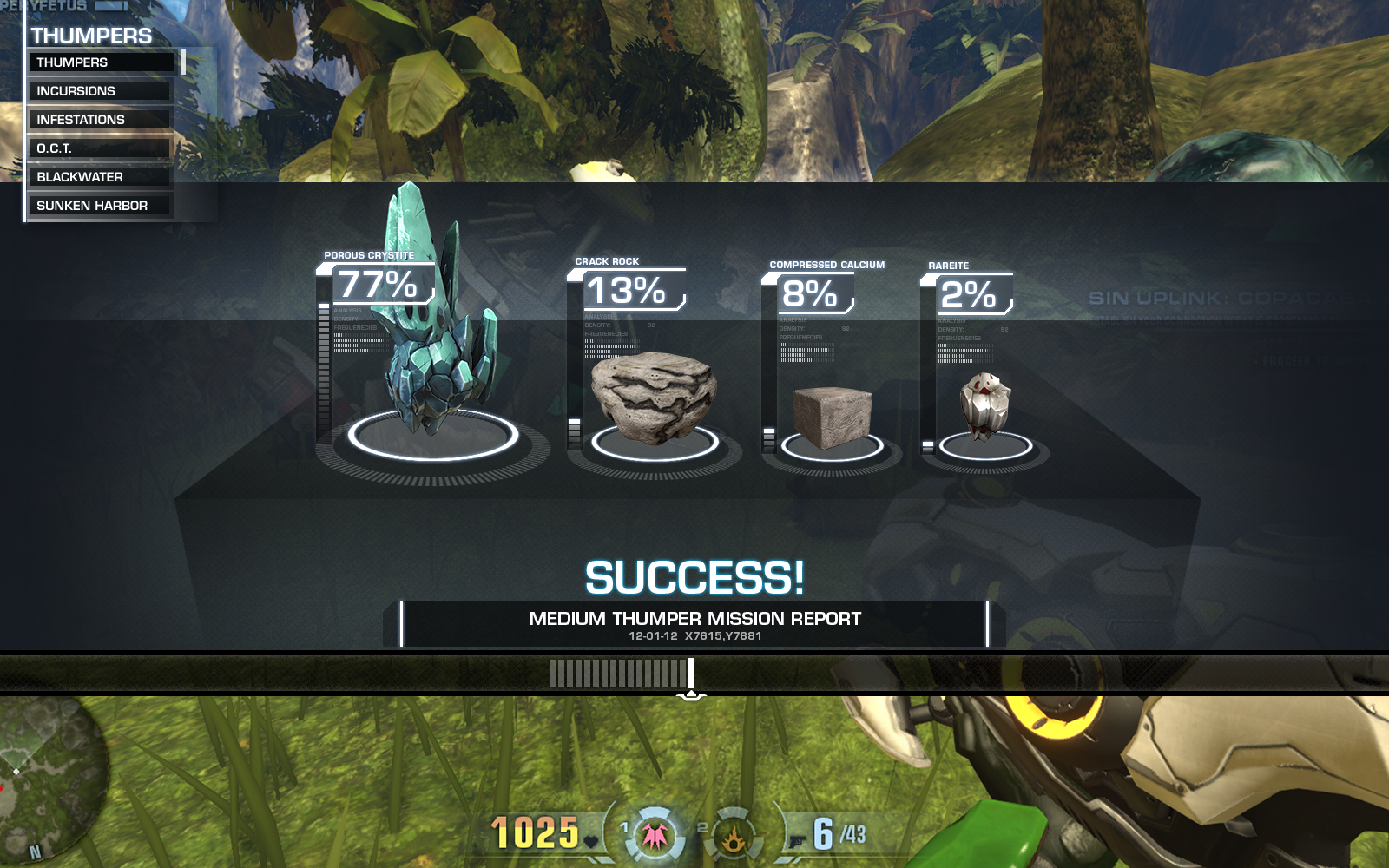Viewport: 1389px width, 868px height.
Task: Choose the Infestations entry
Action: pos(101,120)
